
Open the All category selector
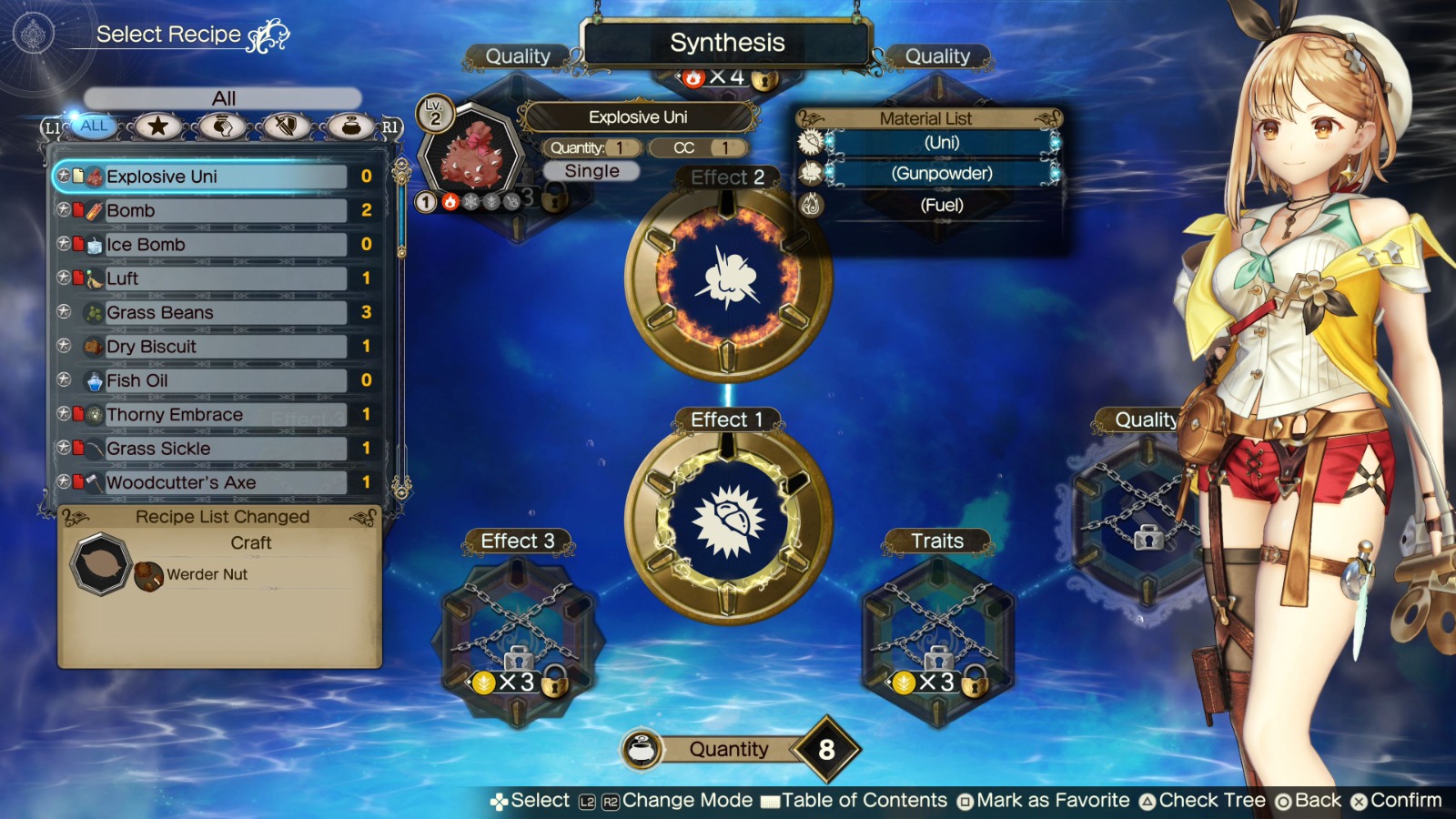[x=221, y=96]
